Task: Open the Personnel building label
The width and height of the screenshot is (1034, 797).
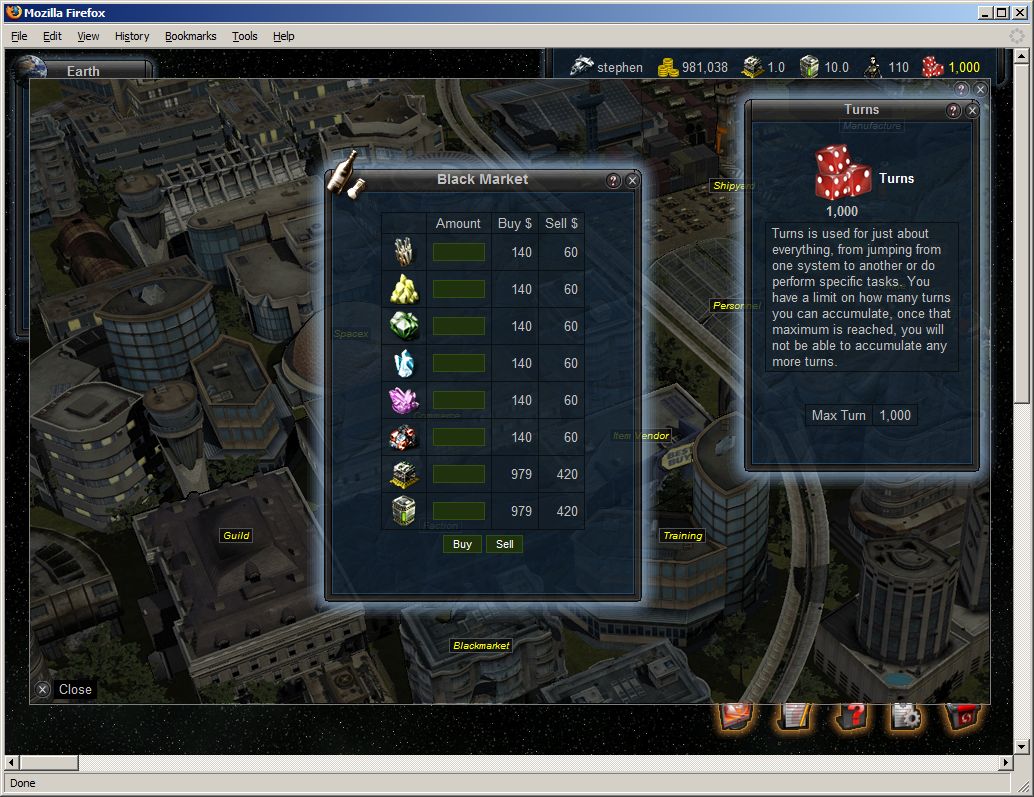Action: (735, 305)
